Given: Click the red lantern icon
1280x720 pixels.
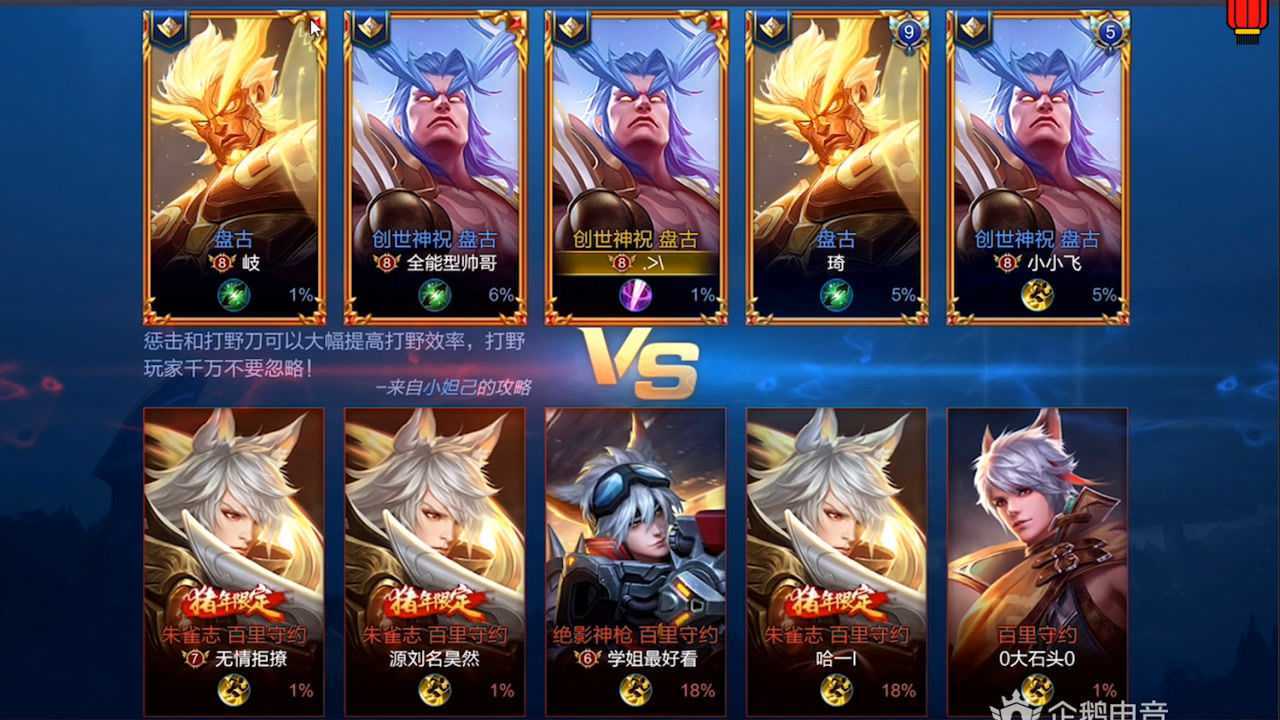Looking at the screenshot, I should point(1246,20).
